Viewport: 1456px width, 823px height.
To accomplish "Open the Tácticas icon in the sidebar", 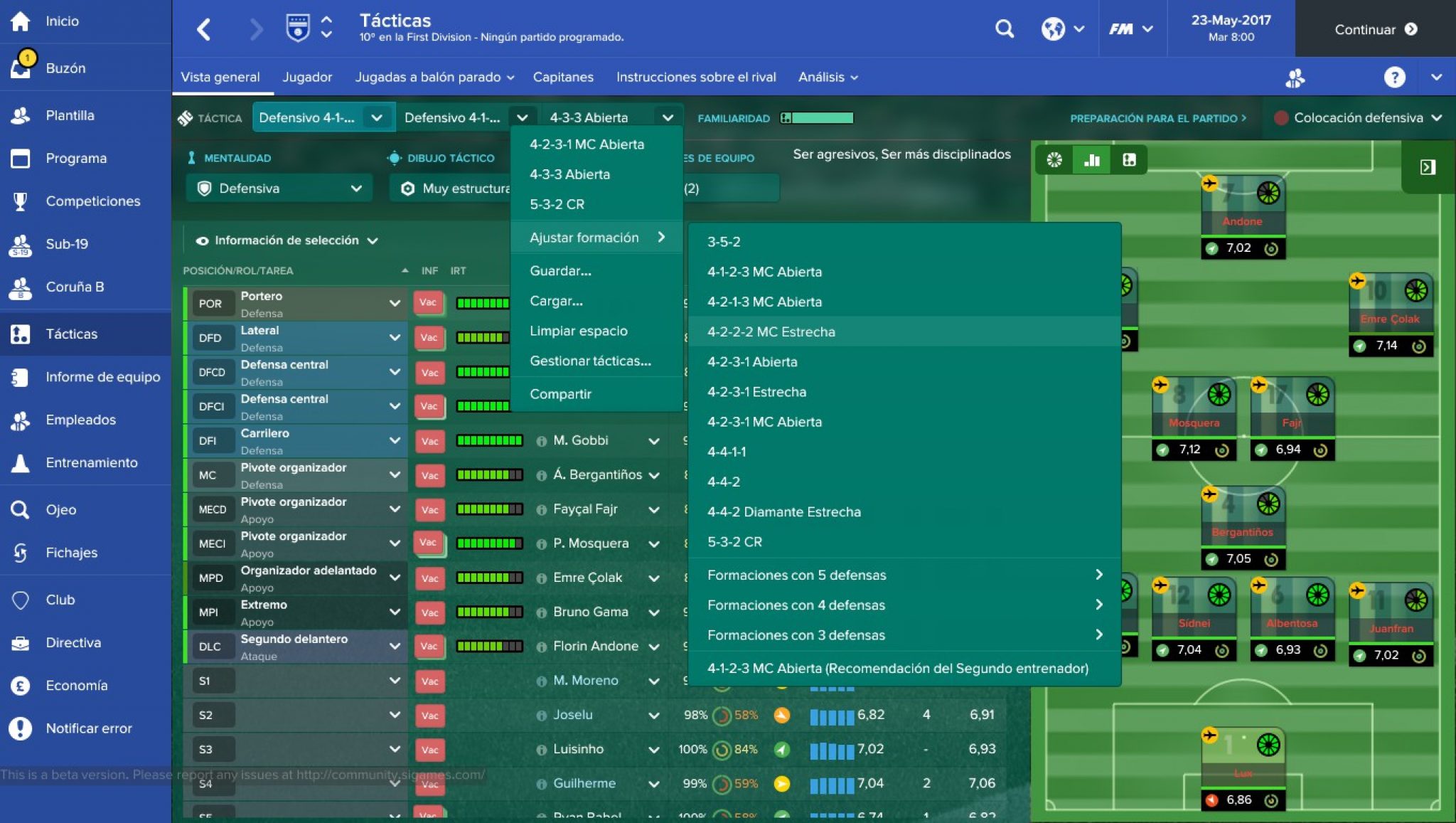I will point(20,334).
